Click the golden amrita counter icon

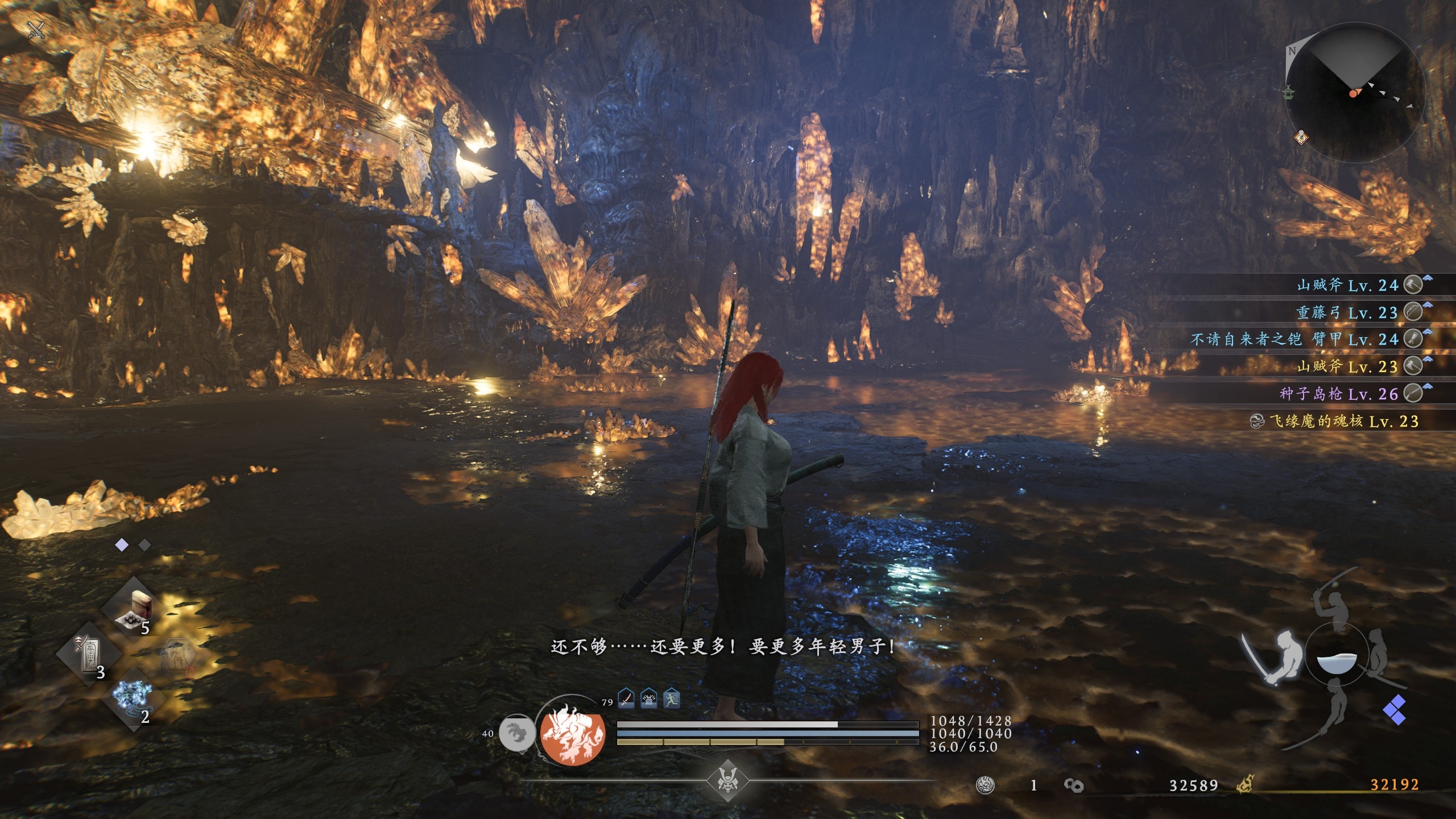[x=1244, y=785]
